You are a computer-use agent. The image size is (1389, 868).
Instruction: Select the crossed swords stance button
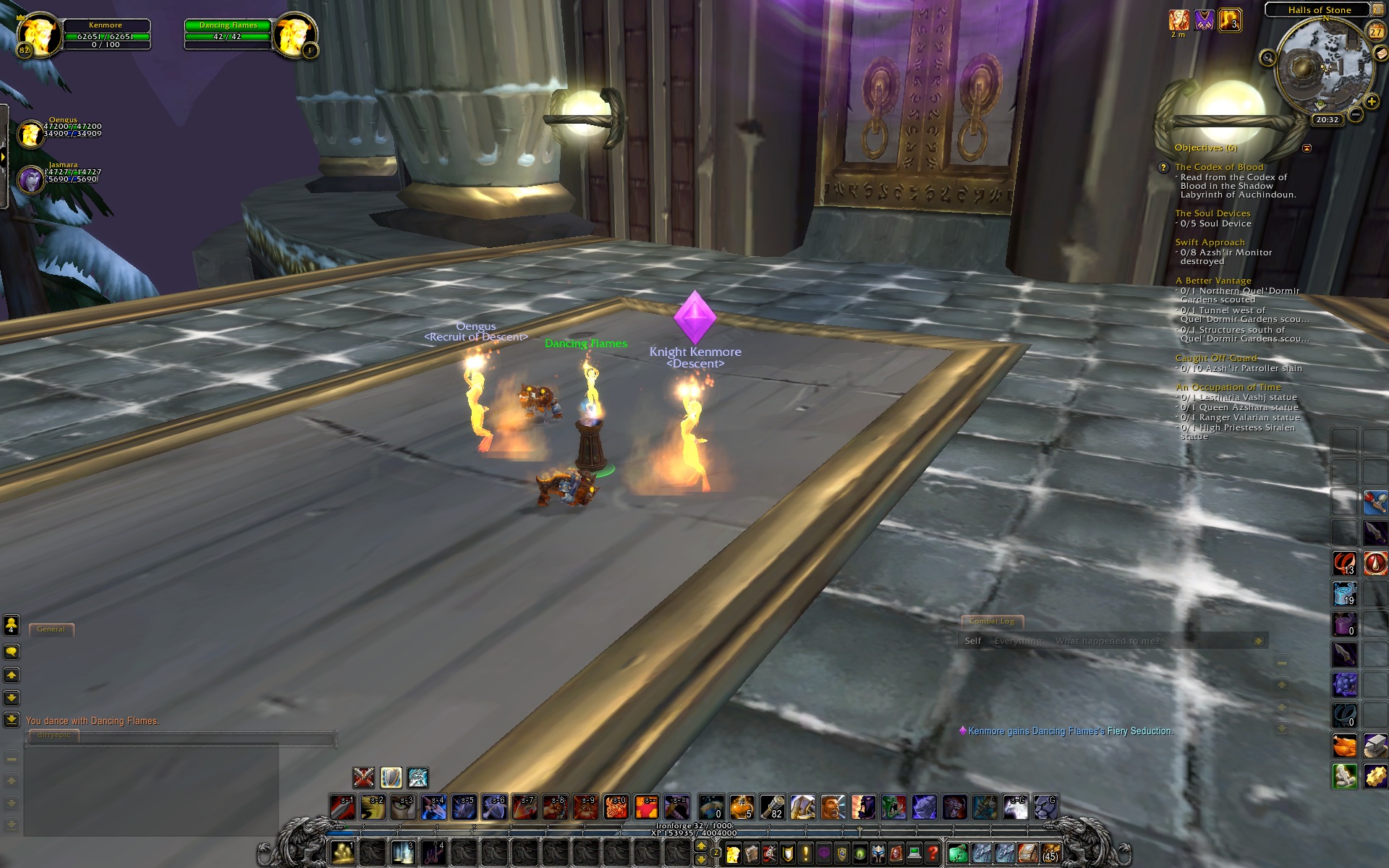(363, 778)
